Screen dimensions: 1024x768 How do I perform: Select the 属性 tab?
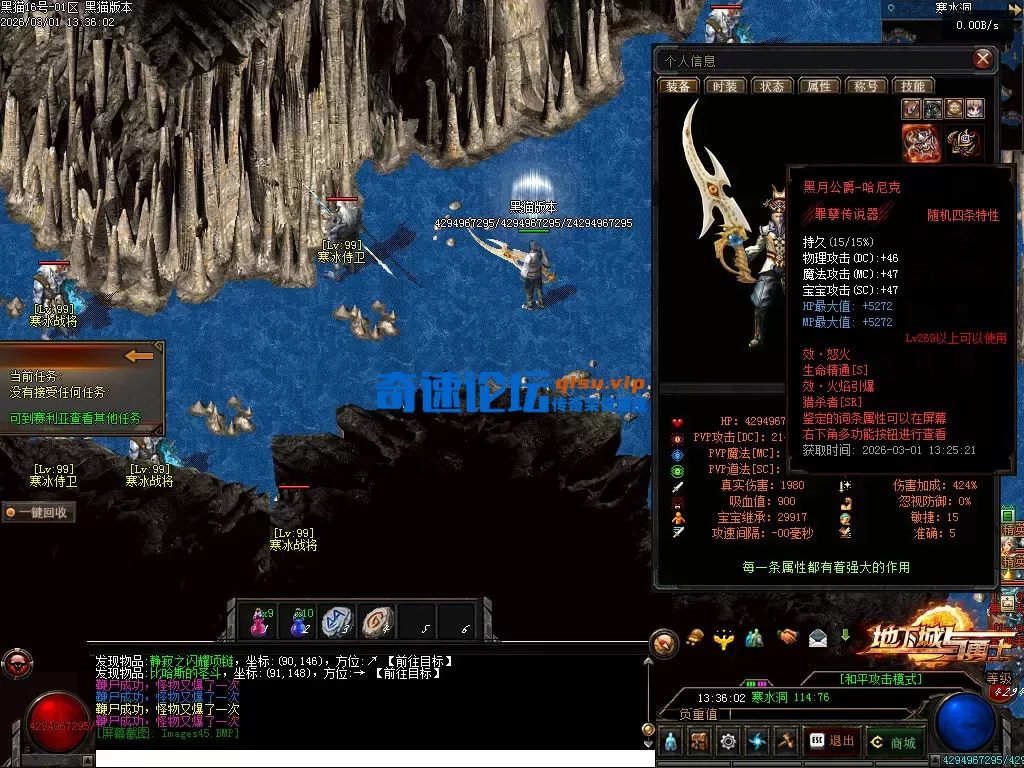point(820,86)
